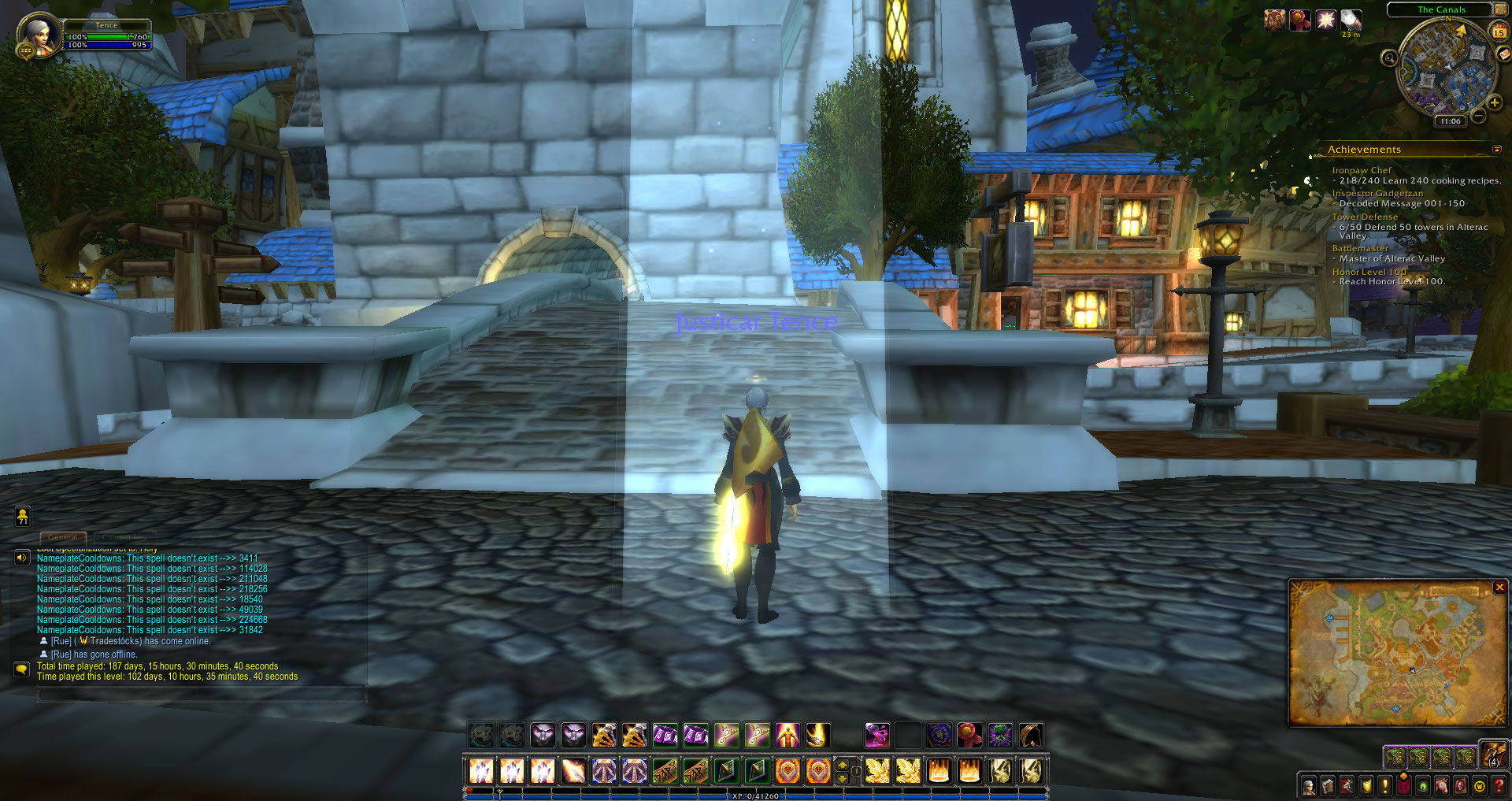Zoom out on the minimap
This screenshot has width=1512, height=801.
(1478, 116)
